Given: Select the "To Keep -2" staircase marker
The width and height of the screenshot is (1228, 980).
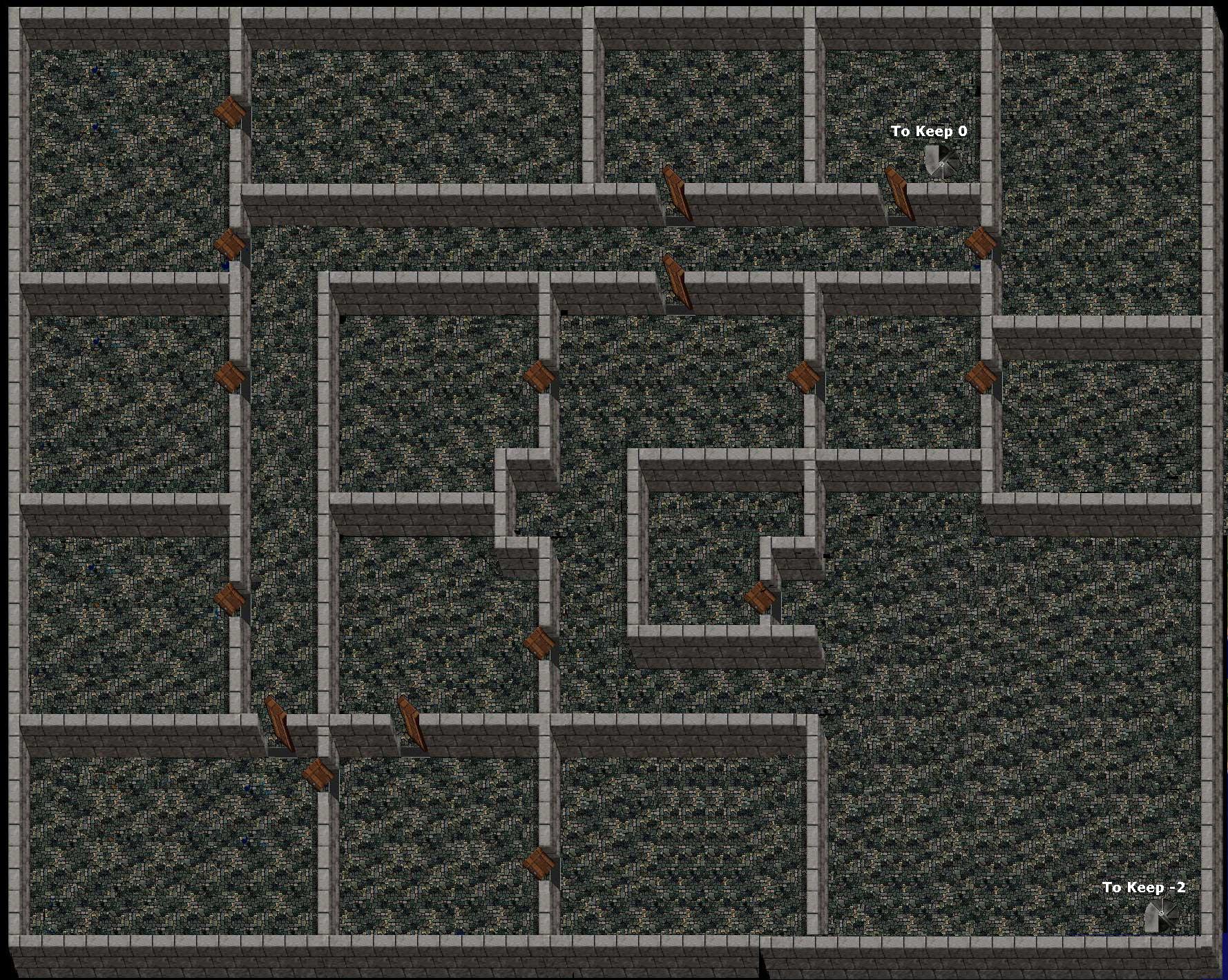Looking at the screenshot, I should pyautogui.click(x=1160, y=916).
